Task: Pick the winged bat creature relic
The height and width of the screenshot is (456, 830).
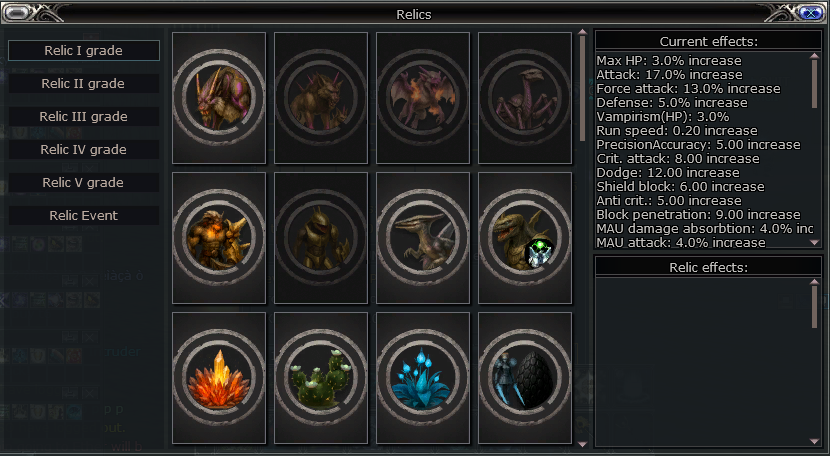Action: coord(423,98)
